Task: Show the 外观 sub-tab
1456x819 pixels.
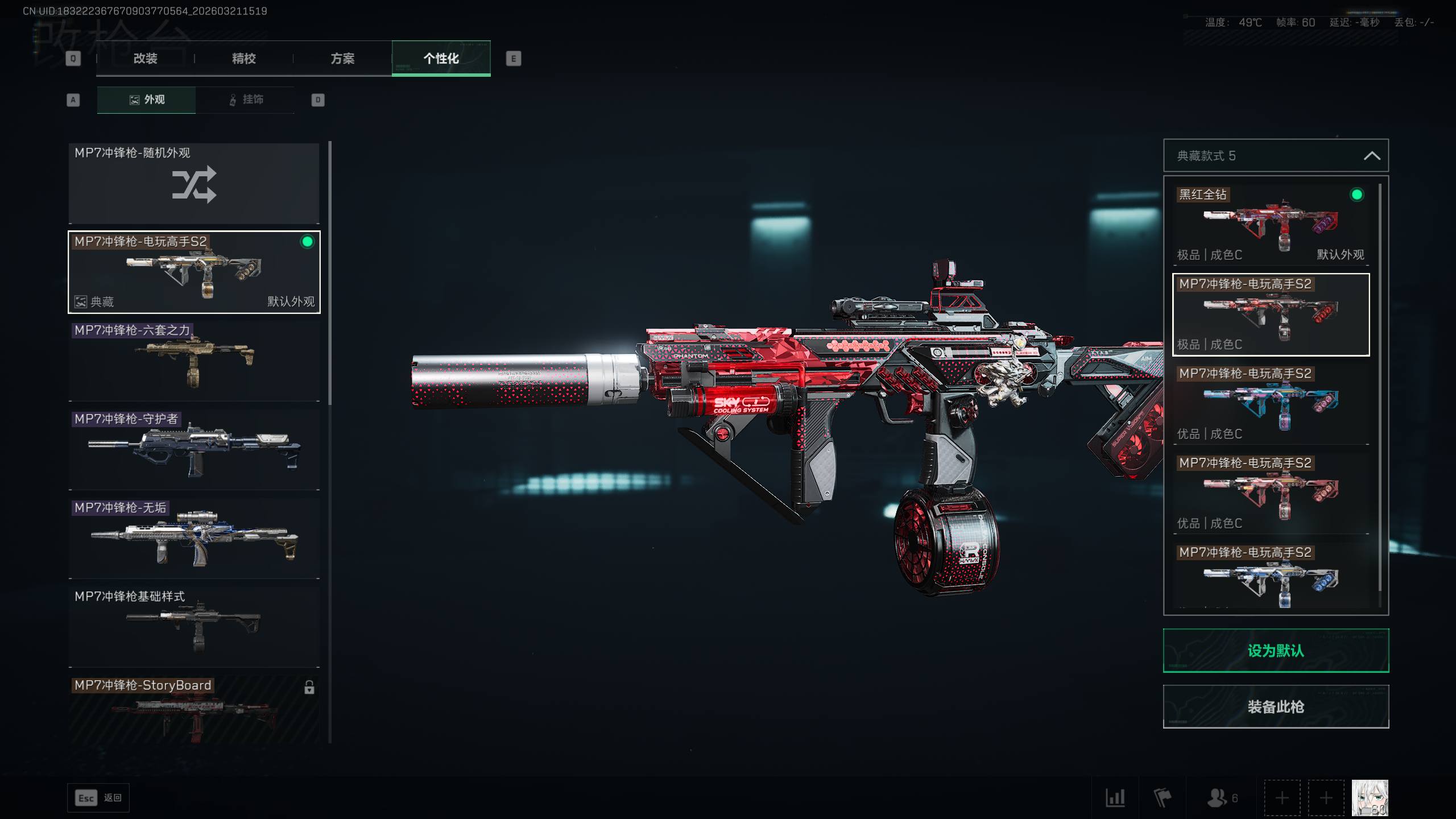Action: pos(147,100)
